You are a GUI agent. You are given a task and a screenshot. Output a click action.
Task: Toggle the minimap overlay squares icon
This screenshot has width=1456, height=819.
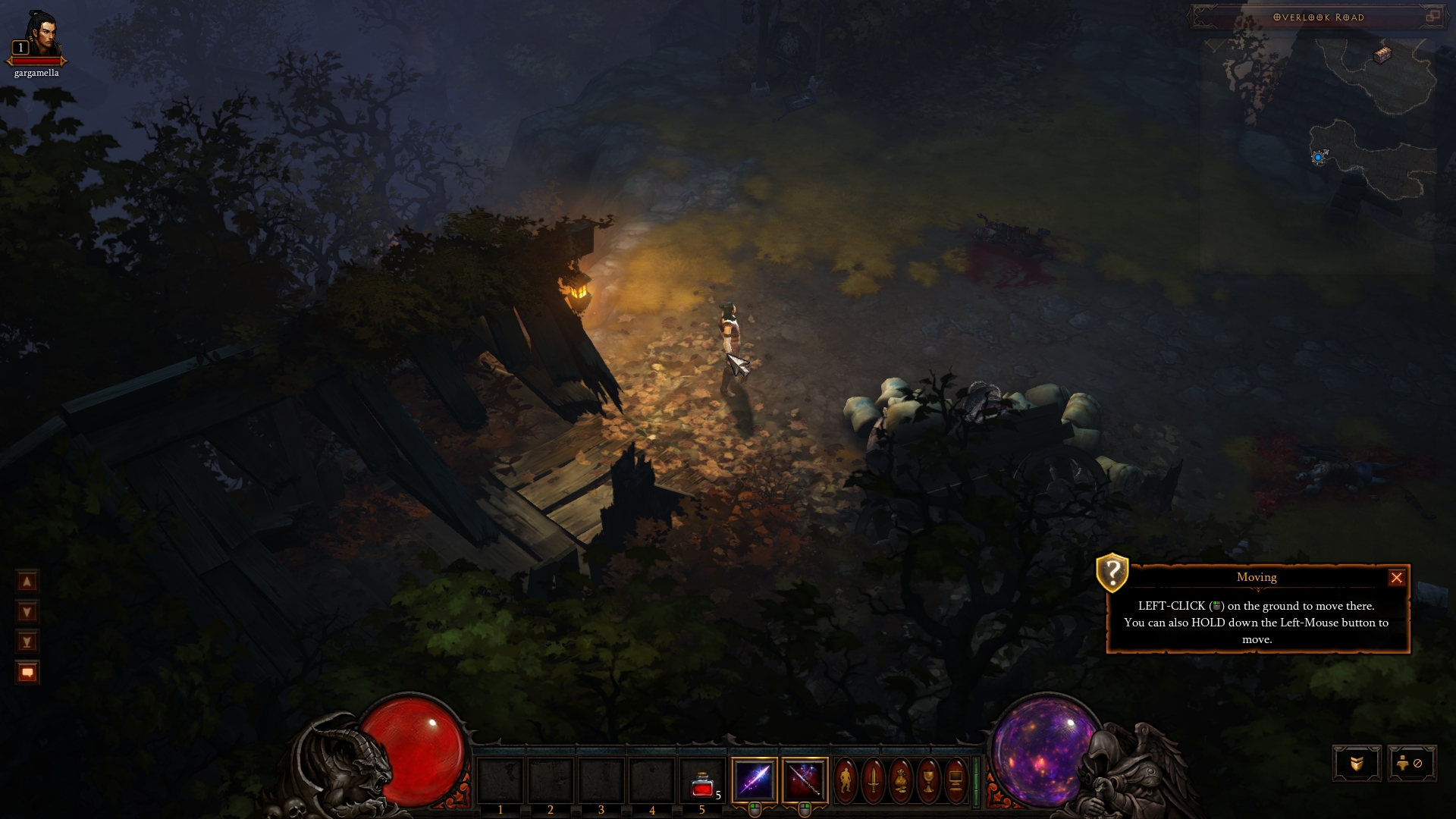[1432, 16]
